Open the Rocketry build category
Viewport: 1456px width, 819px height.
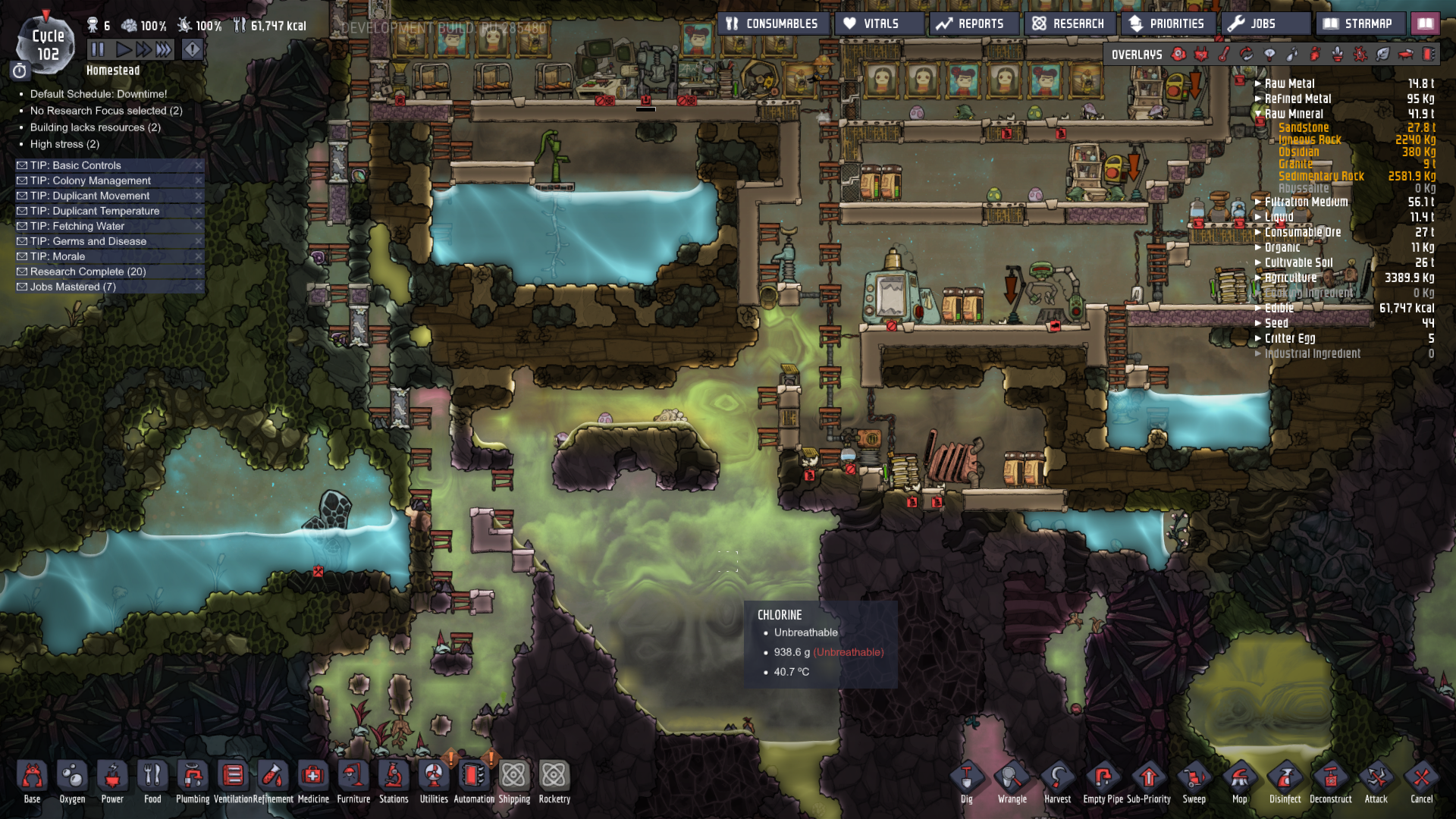pyautogui.click(x=554, y=780)
